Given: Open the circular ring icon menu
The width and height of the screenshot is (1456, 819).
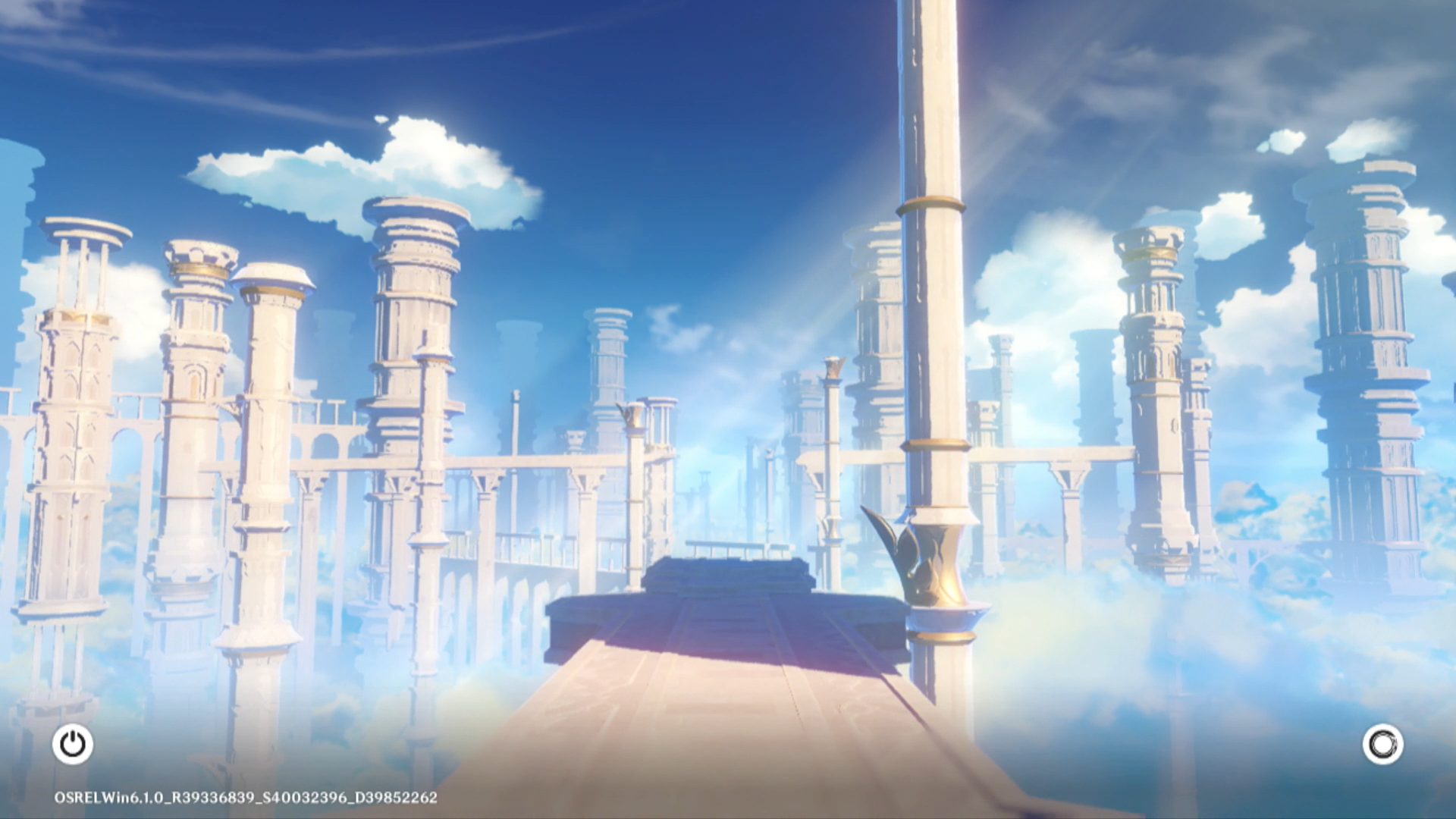Looking at the screenshot, I should point(1382,744).
